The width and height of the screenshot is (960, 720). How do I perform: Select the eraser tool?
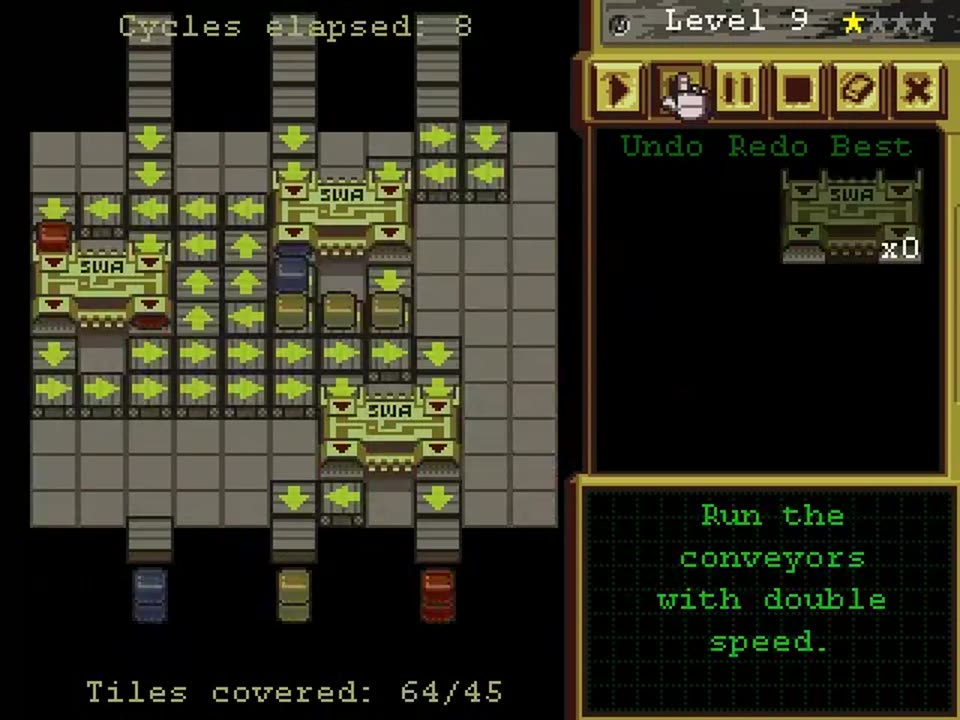(x=857, y=90)
